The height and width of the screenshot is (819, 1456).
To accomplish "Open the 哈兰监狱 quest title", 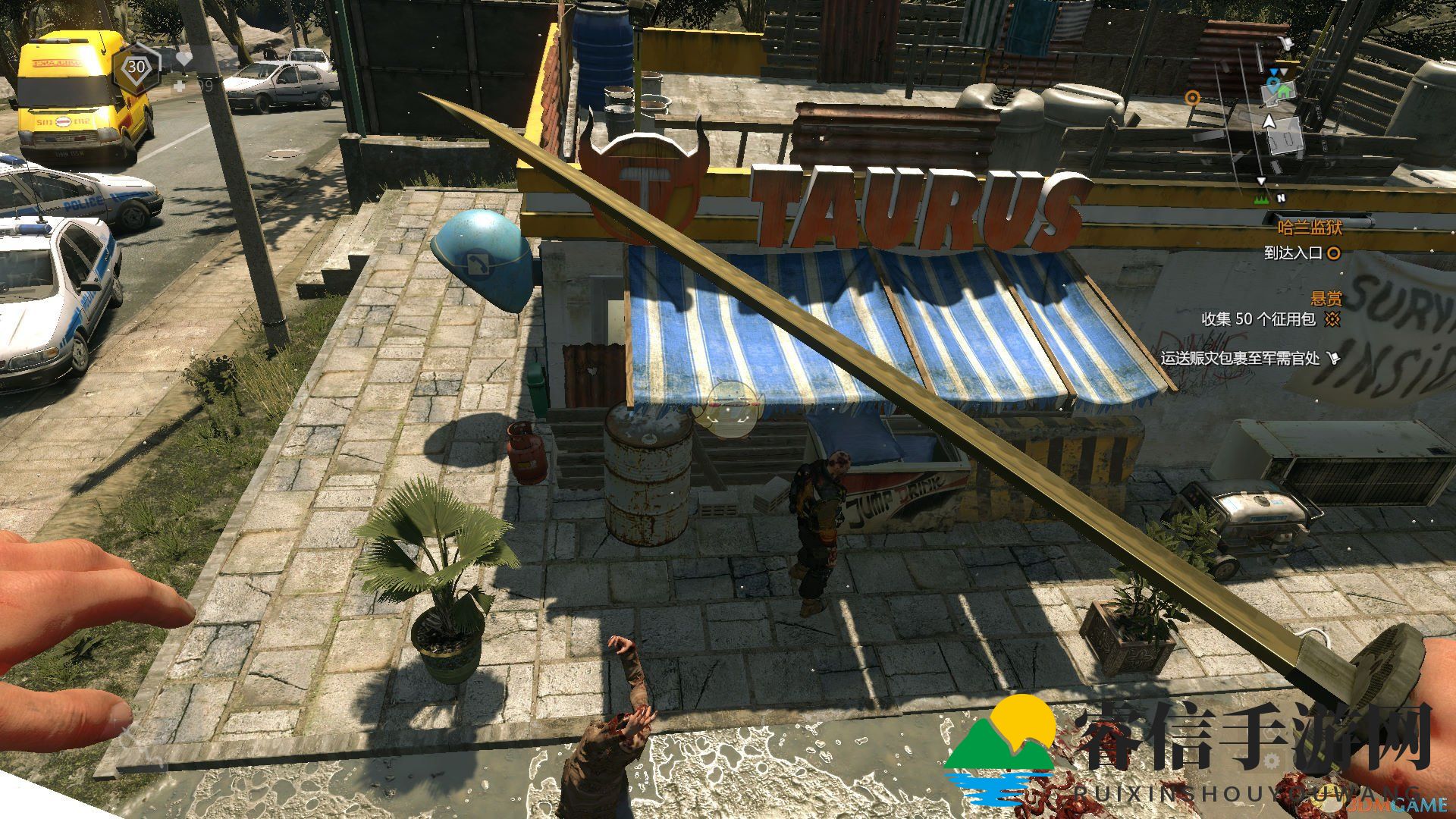I will [x=1309, y=227].
